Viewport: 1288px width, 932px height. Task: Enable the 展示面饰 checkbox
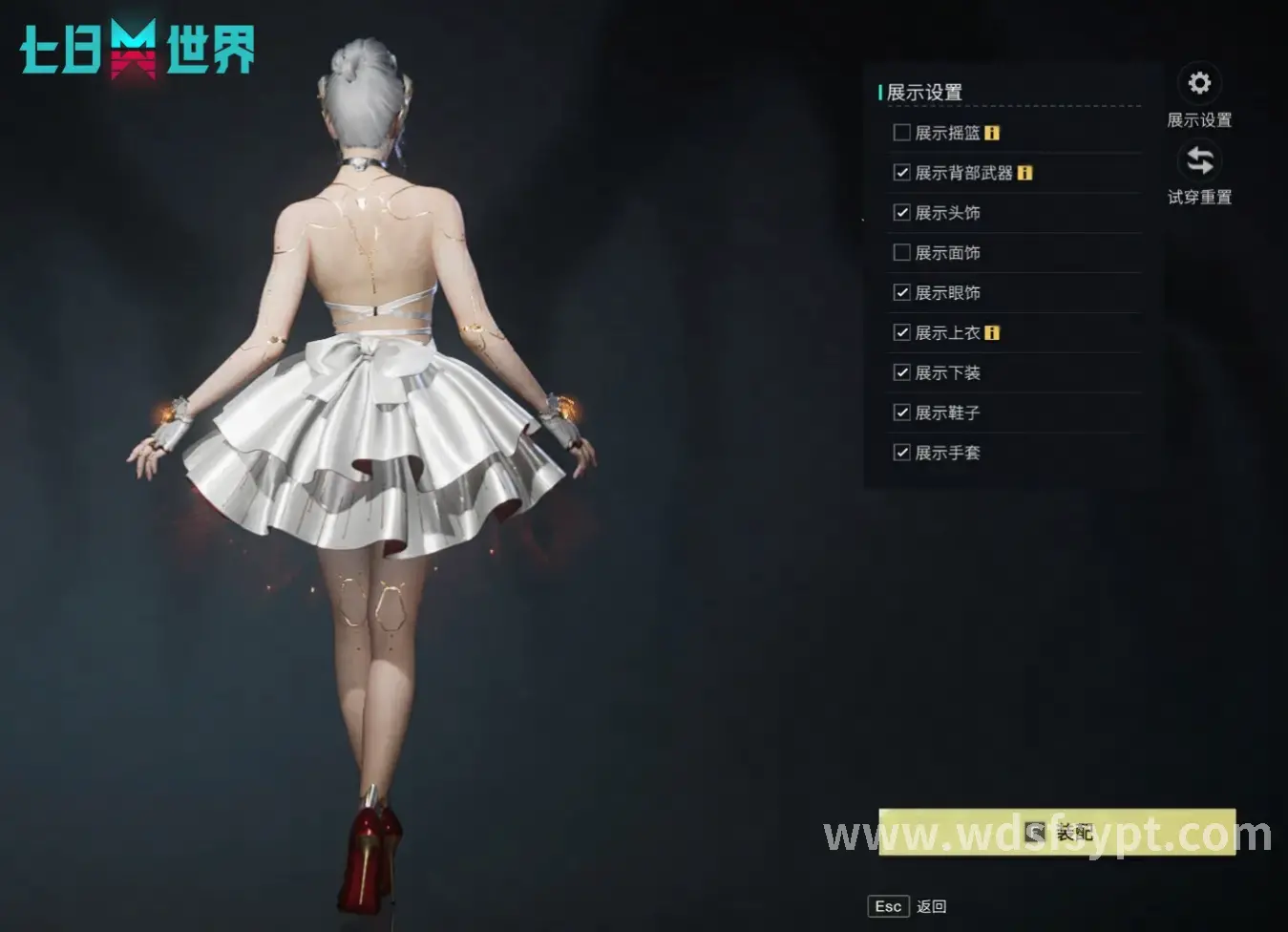point(901,253)
